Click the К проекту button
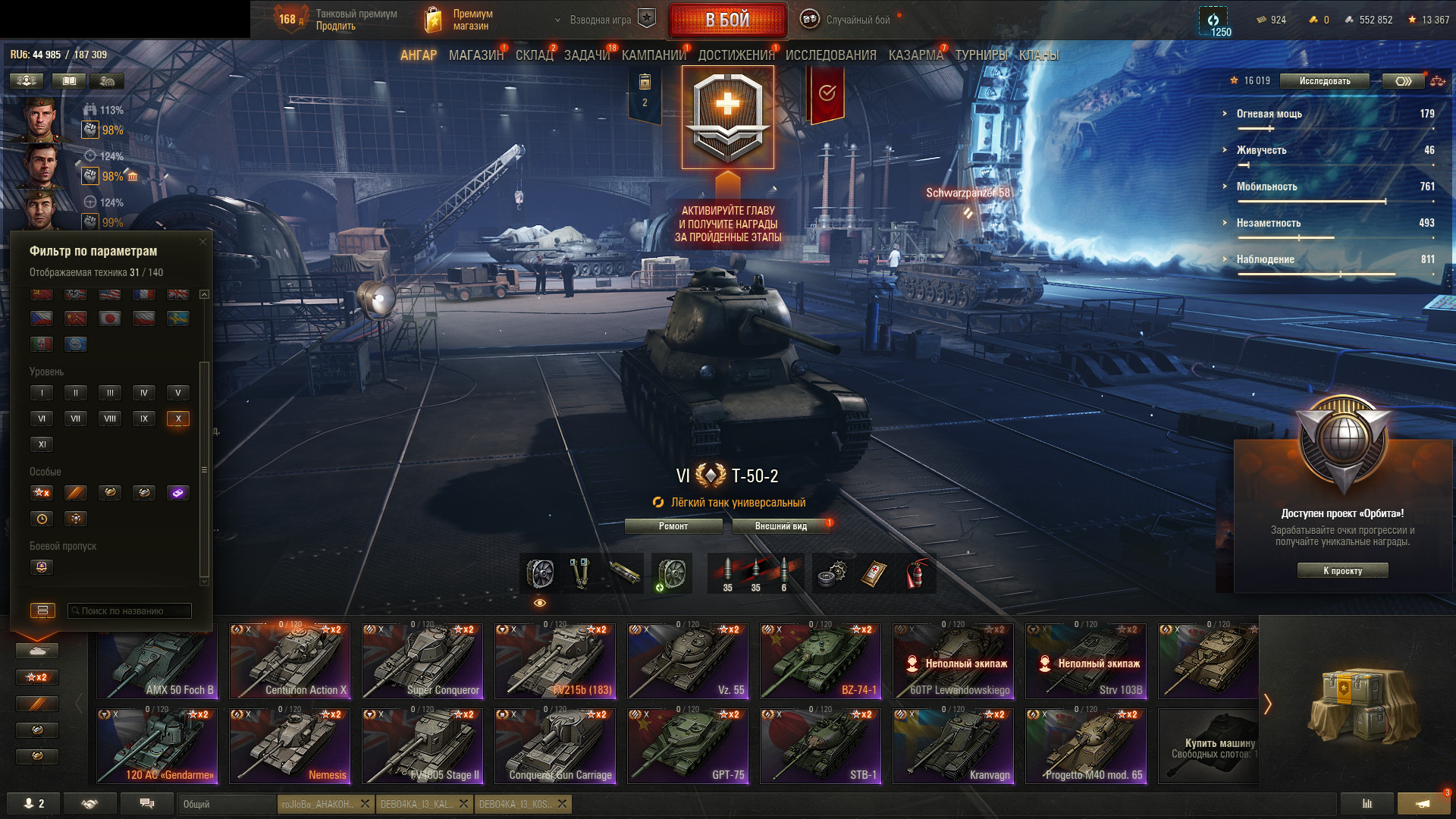Image resolution: width=1456 pixels, height=819 pixels. point(1342,571)
